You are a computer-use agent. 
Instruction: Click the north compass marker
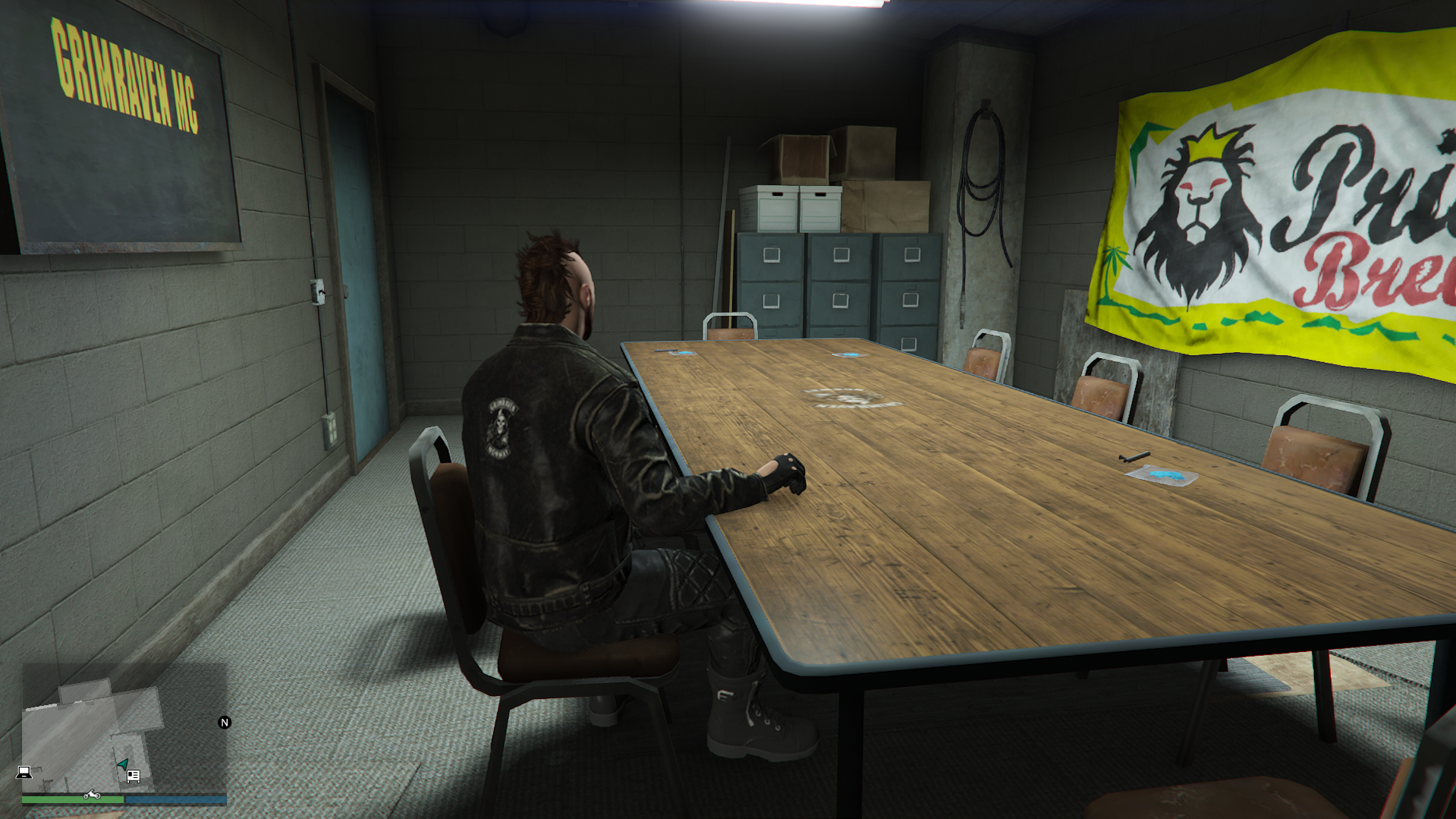pyautogui.click(x=225, y=723)
